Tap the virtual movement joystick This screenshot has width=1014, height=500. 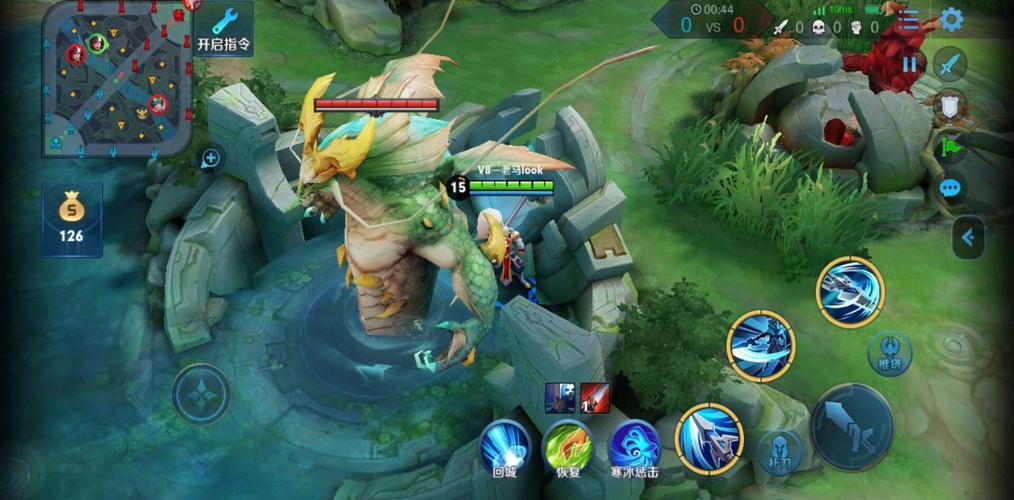point(200,393)
